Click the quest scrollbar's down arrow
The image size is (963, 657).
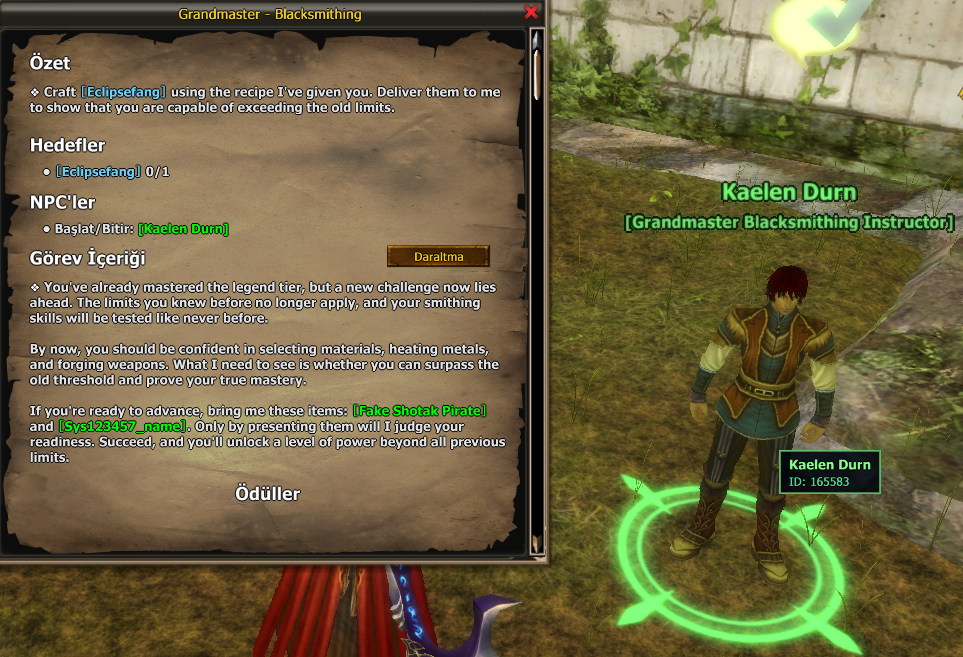tap(537, 543)
